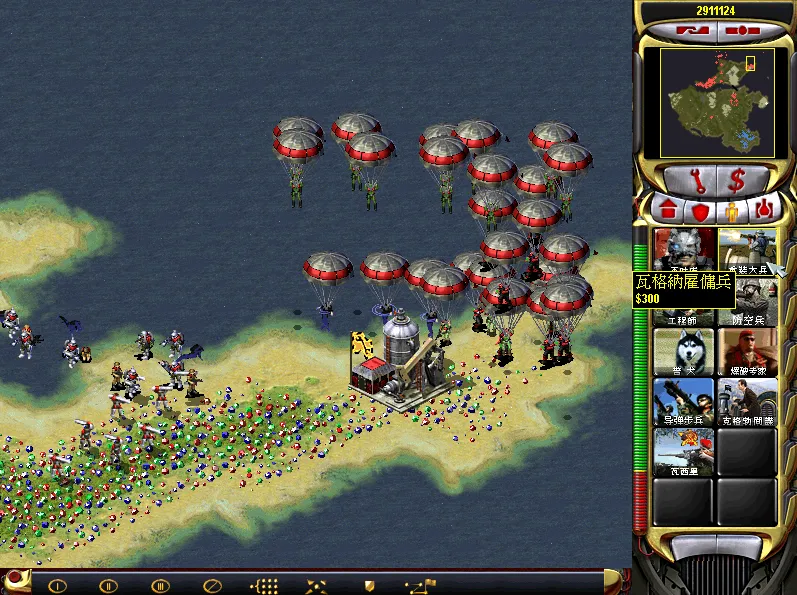Train the 重装大兵 infantry unit
This screenshot has width=797, height=595.
click(x=746, y=248)
